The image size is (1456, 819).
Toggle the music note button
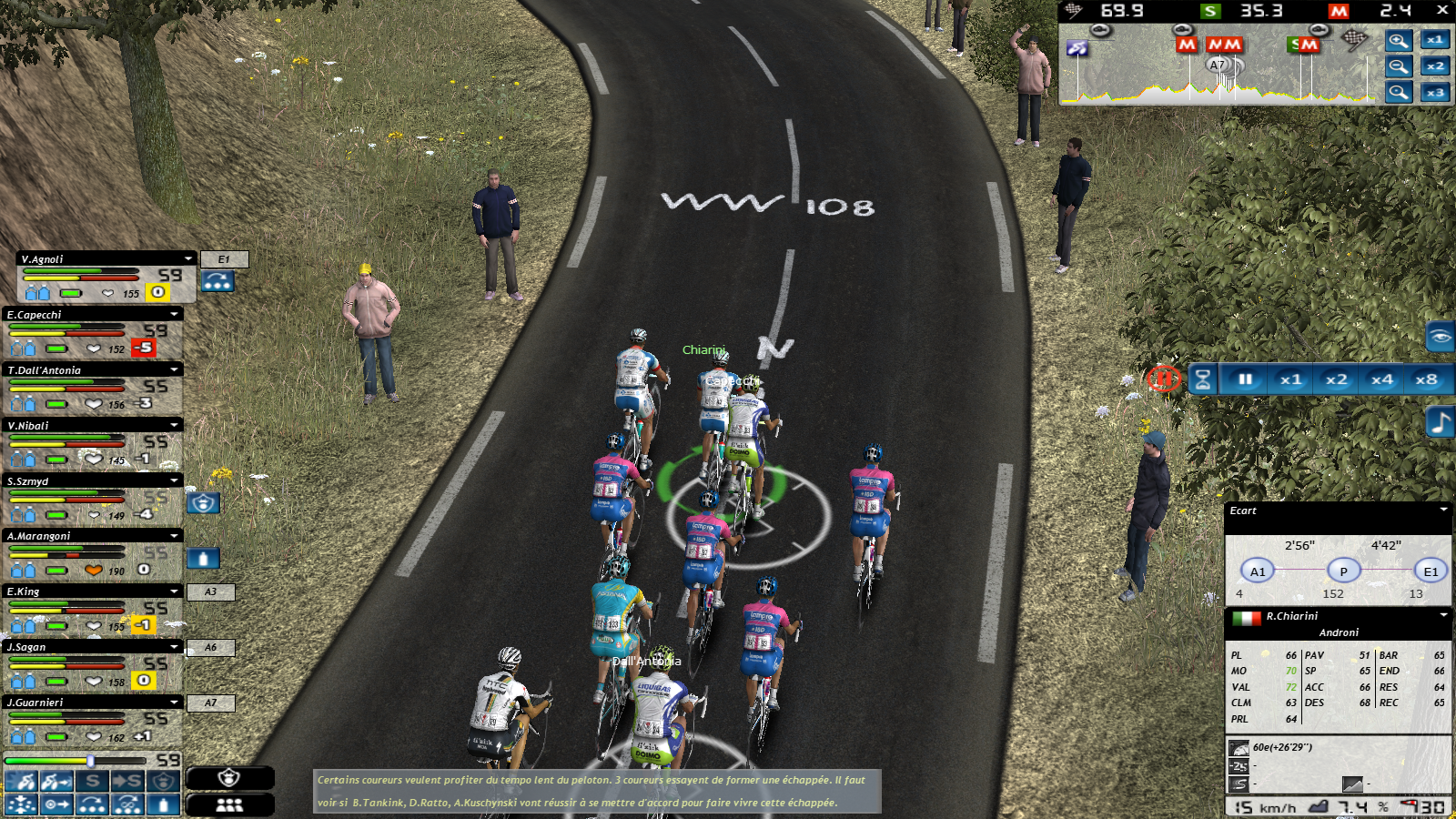[x=1440, y=423]
